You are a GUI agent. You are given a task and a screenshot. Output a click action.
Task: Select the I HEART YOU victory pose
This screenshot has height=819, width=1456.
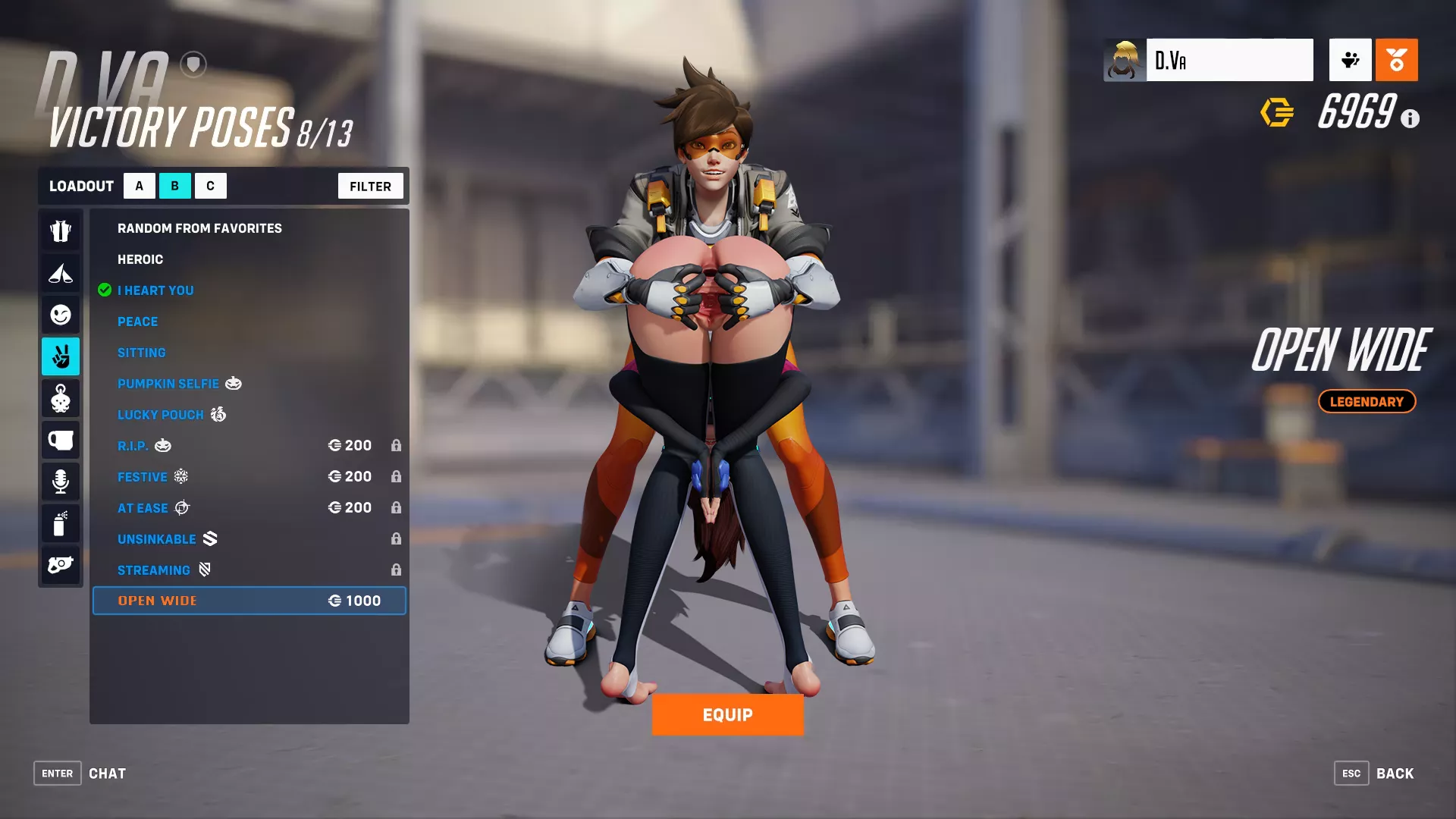tap(155, 290)
